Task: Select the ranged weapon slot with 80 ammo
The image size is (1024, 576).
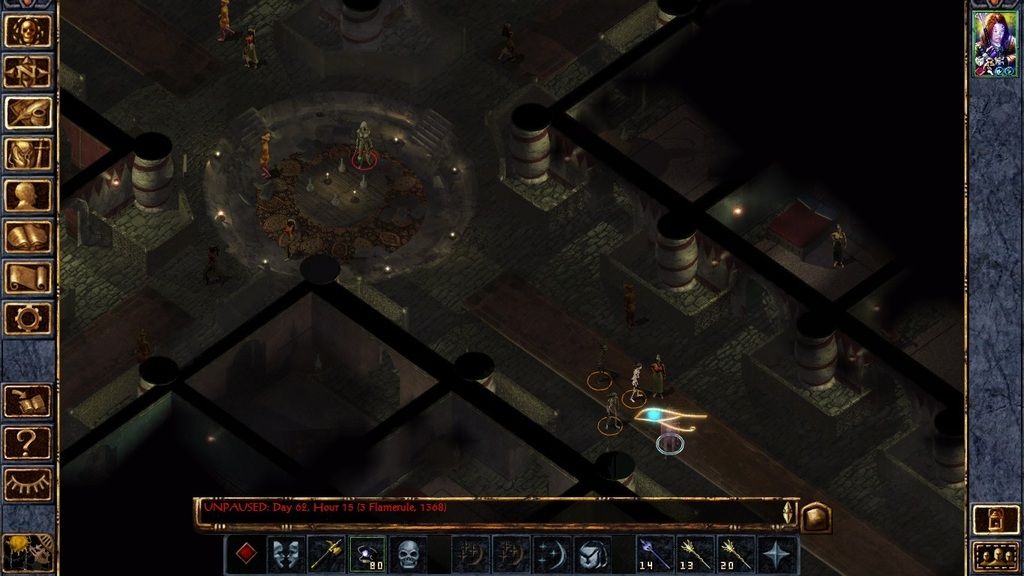Action: (x=367, y=554)
